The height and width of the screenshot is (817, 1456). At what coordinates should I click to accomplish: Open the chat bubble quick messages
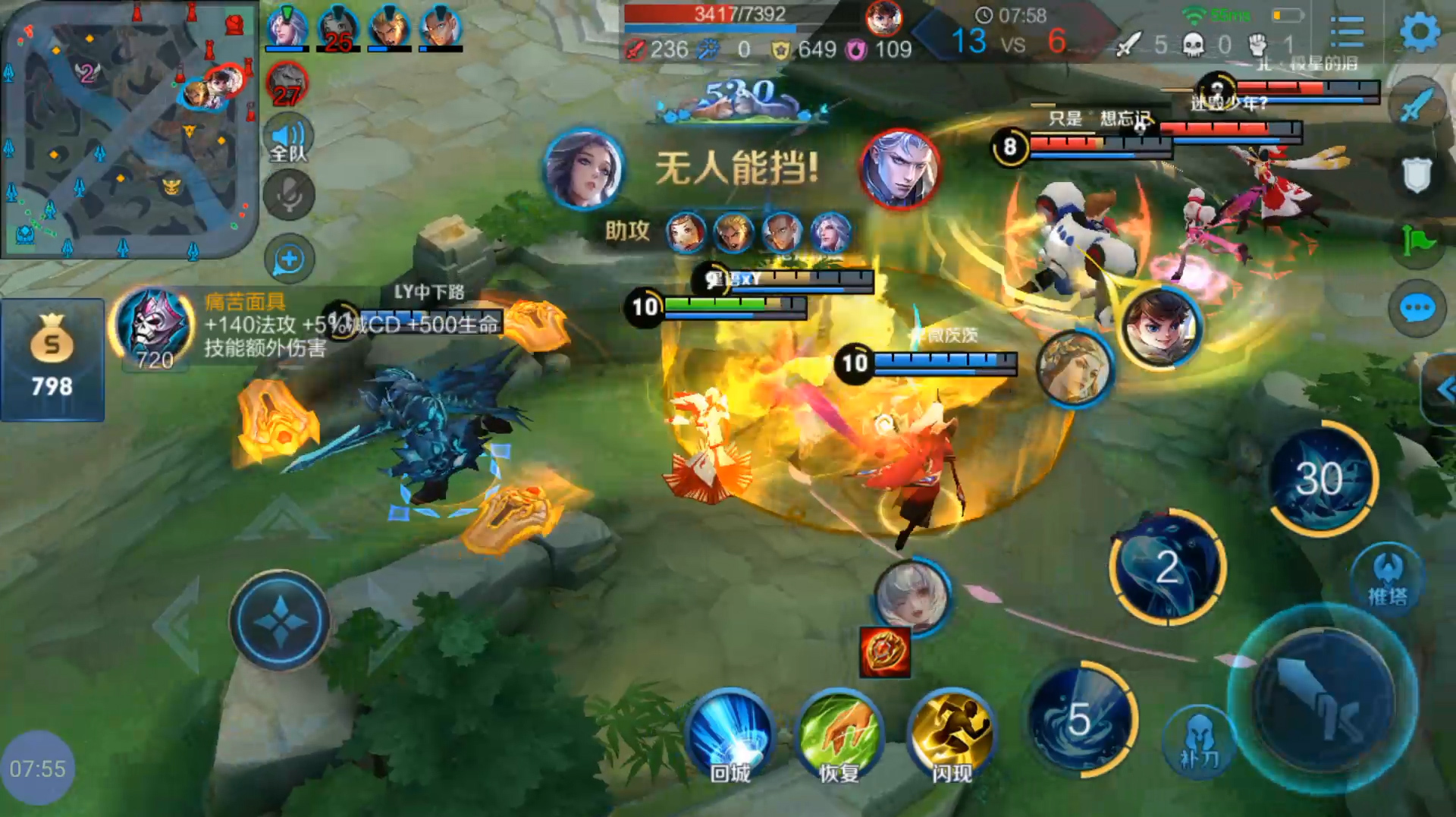(x=1416, y=309)
